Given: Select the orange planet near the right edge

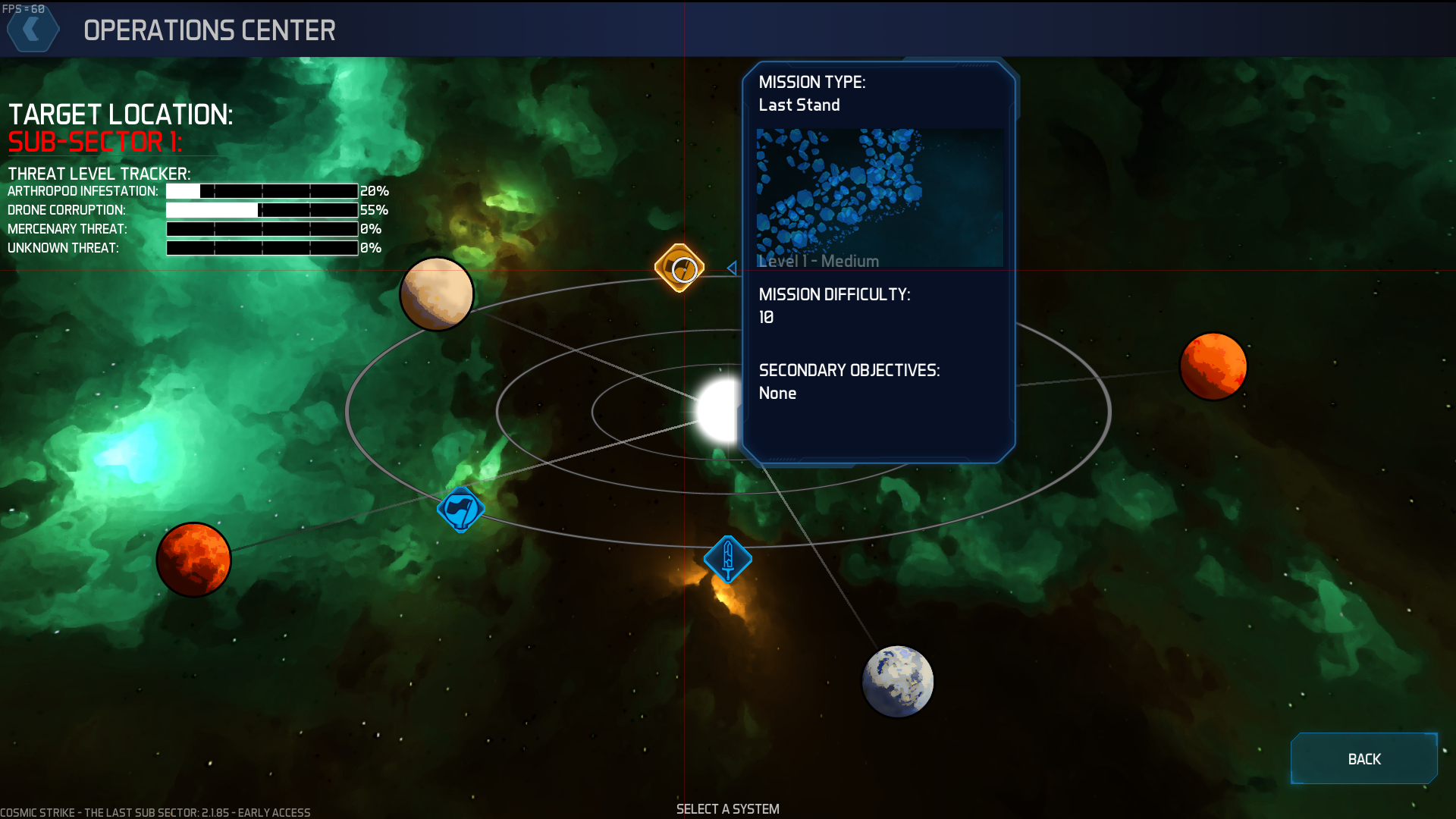Looking at the screenshot, I should point(1213,367).
